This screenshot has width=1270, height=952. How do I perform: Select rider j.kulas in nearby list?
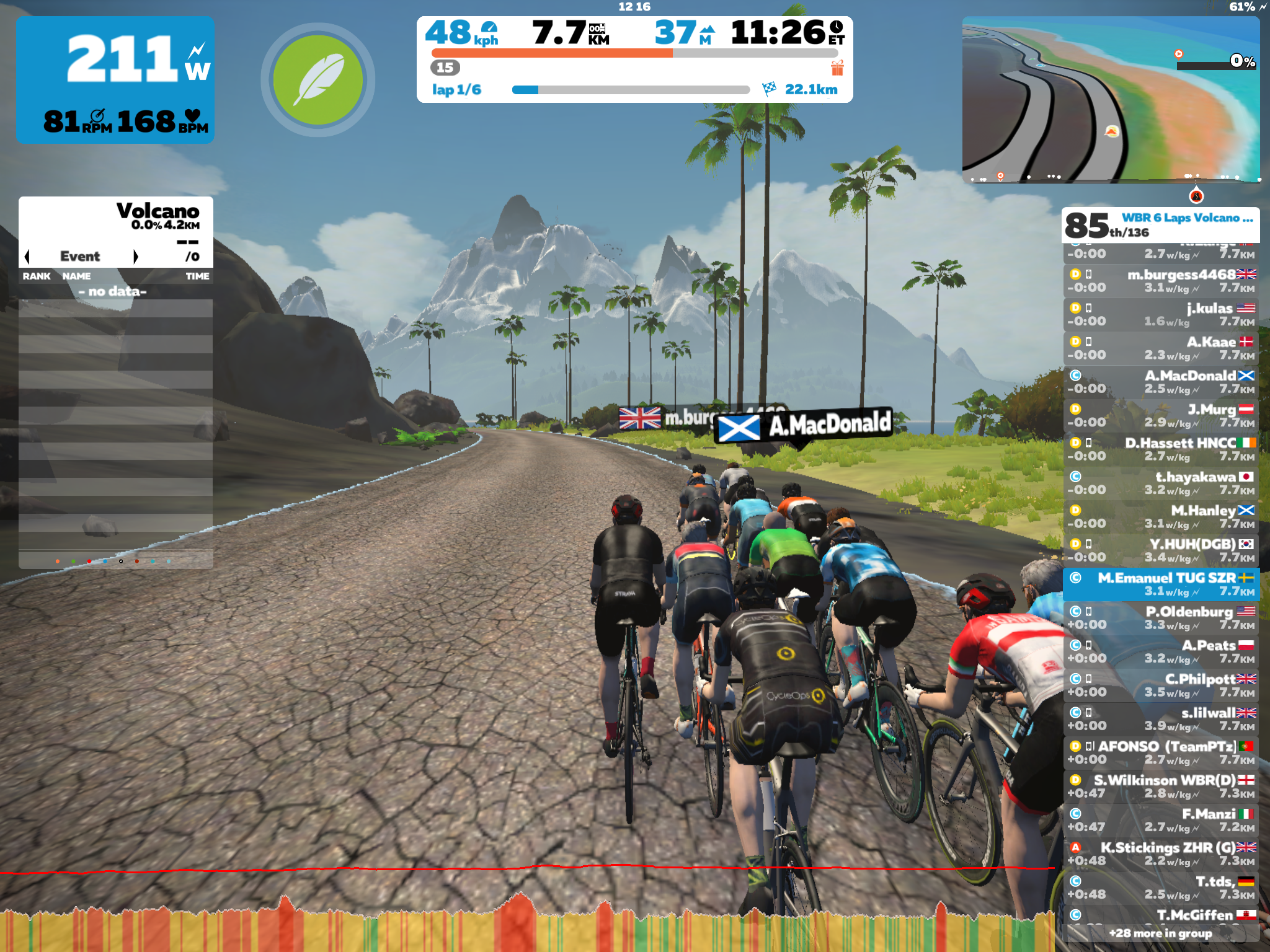[1161, 314]
